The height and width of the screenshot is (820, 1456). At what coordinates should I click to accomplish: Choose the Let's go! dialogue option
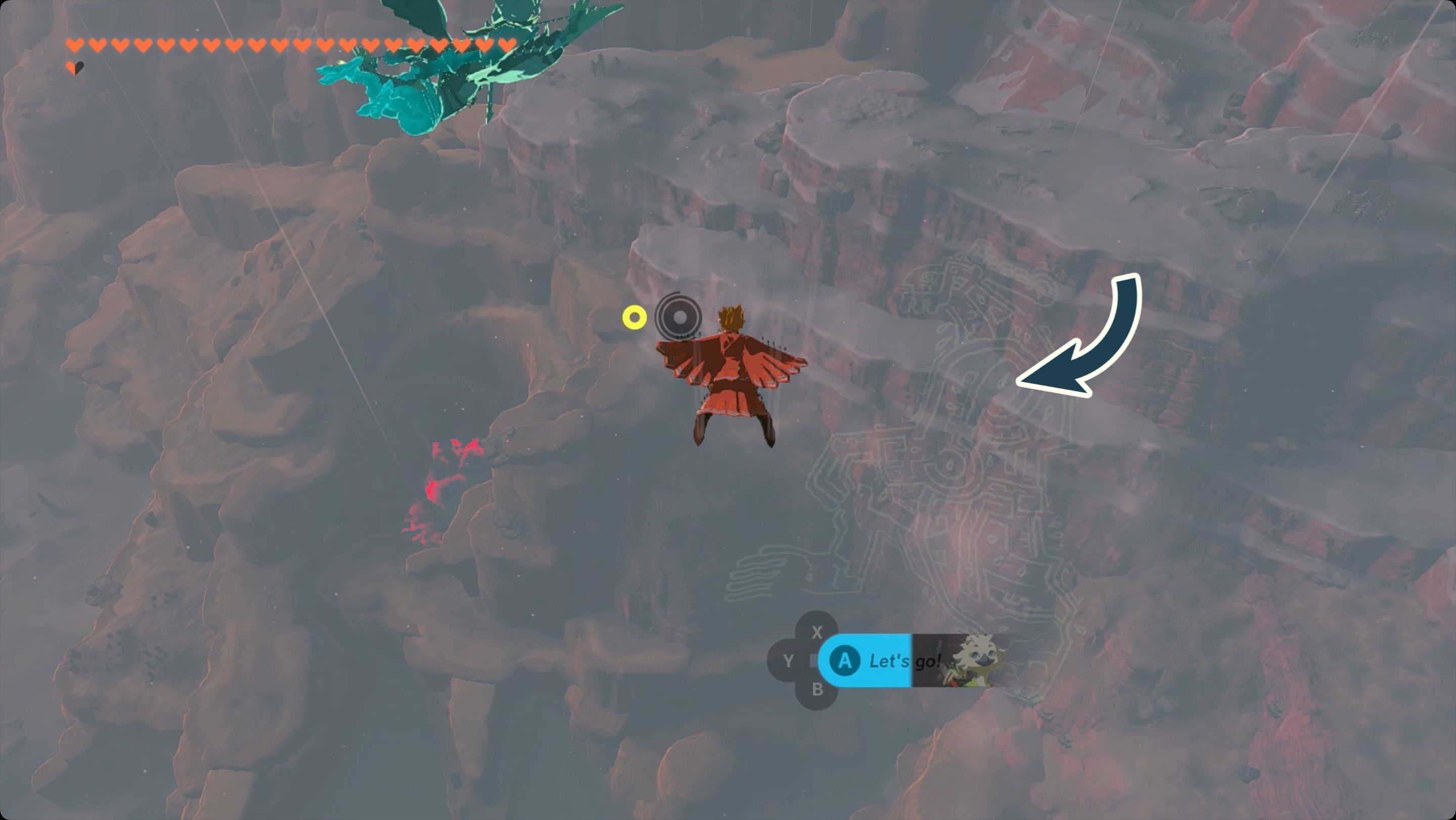[904, 661]
